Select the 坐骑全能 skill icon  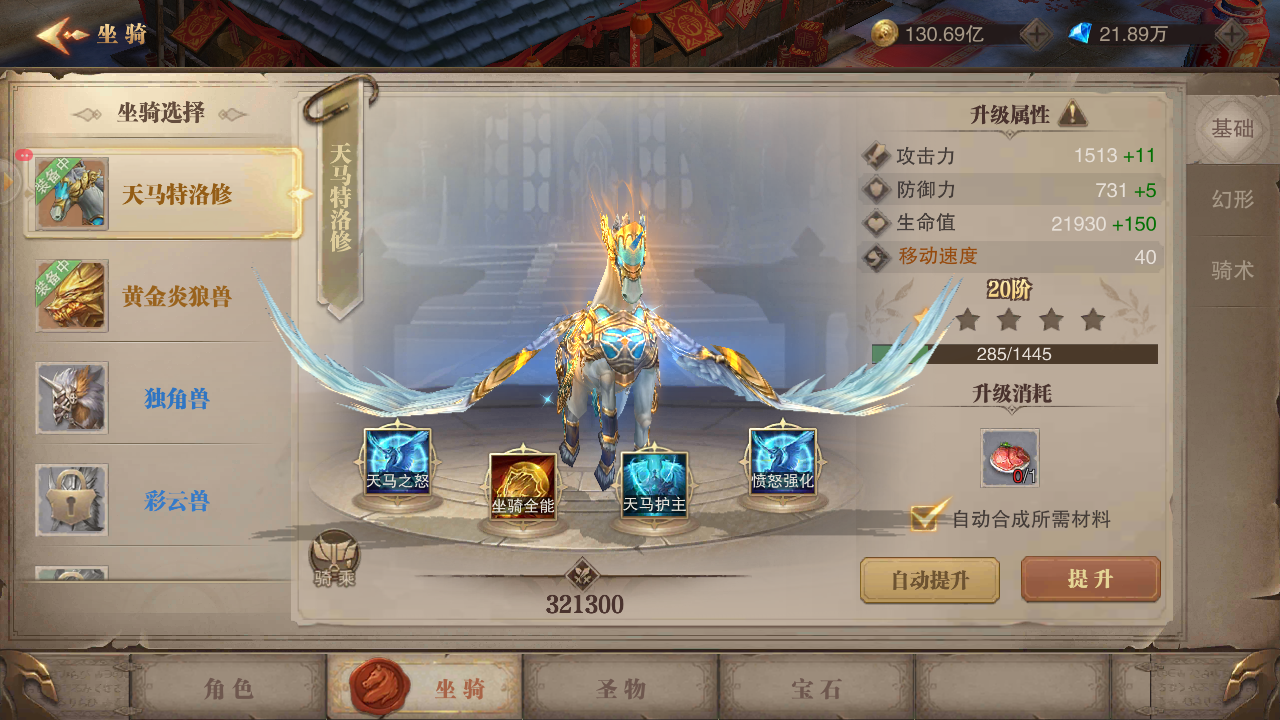521,485
